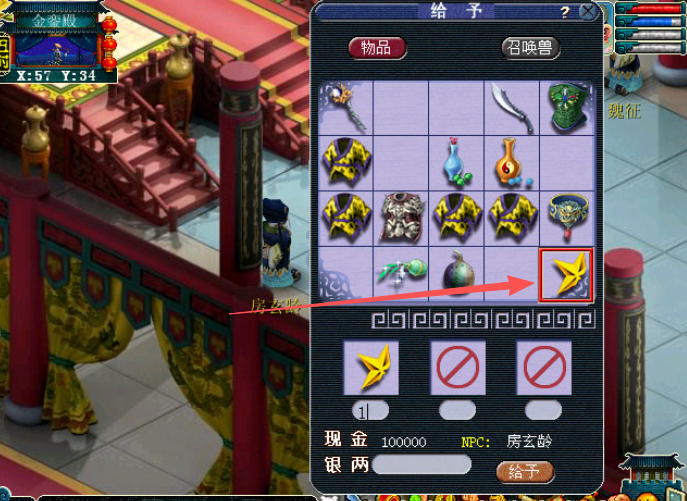Close the 给予 give window

(x=588, y=13)
